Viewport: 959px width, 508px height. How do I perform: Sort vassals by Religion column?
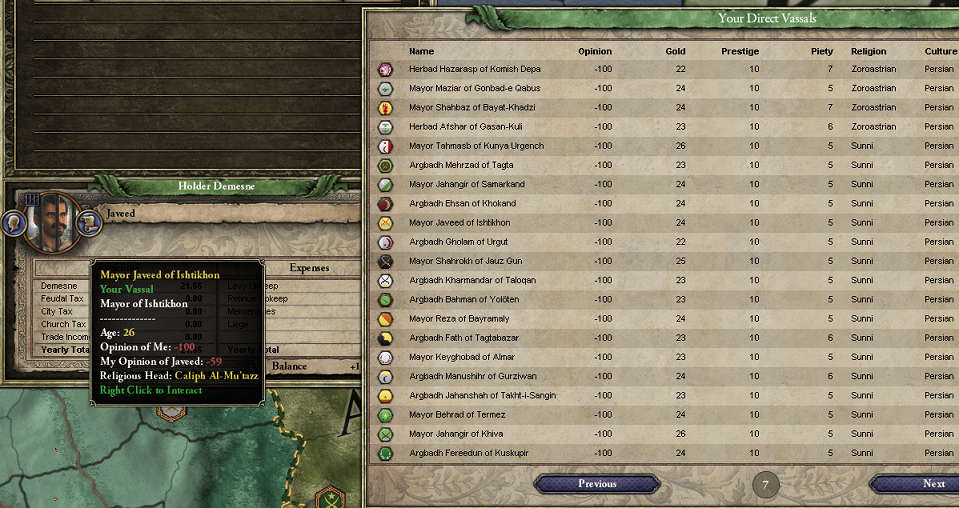(x=868, y=51)
